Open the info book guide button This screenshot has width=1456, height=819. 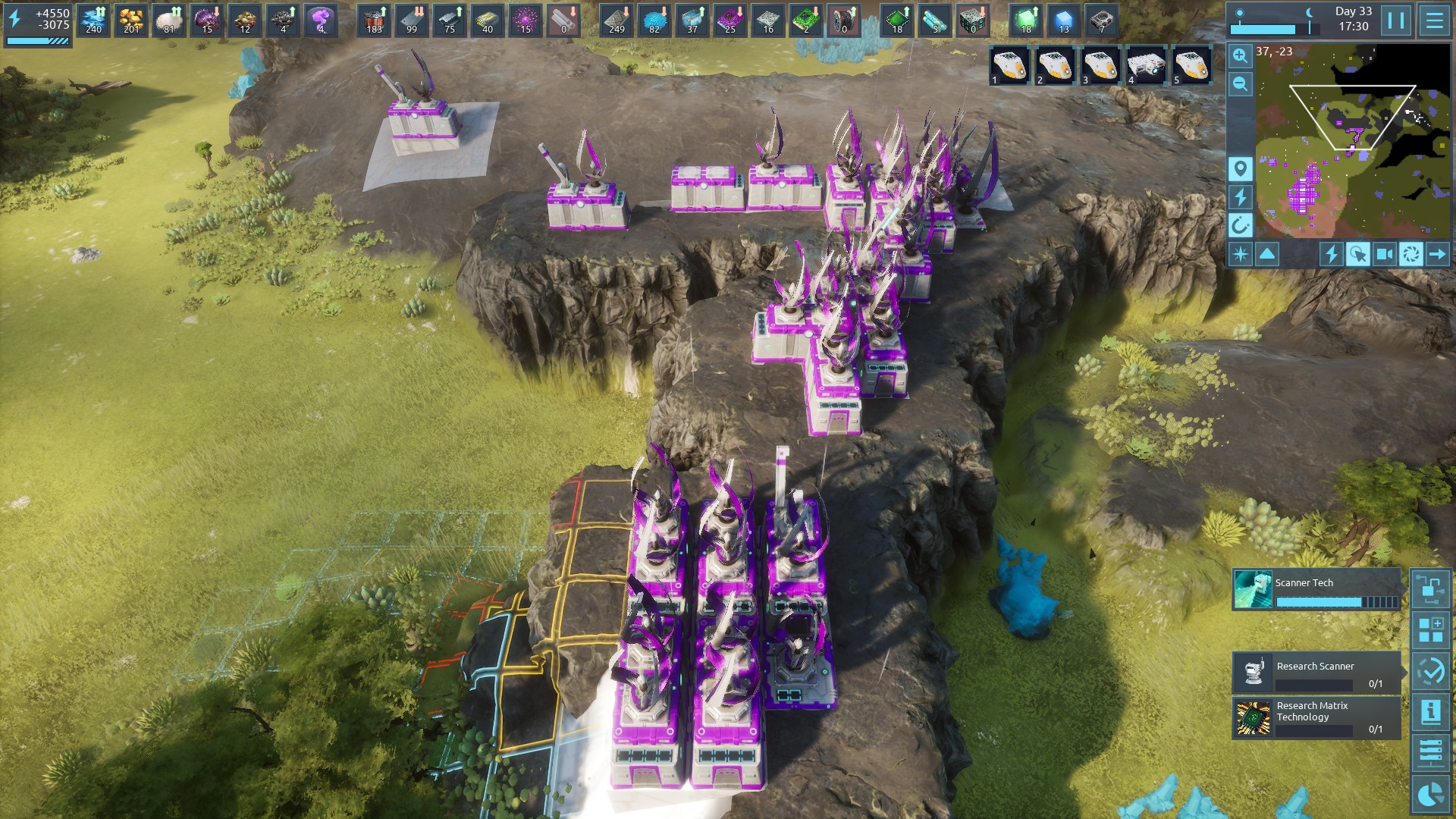coord(1431,712)
